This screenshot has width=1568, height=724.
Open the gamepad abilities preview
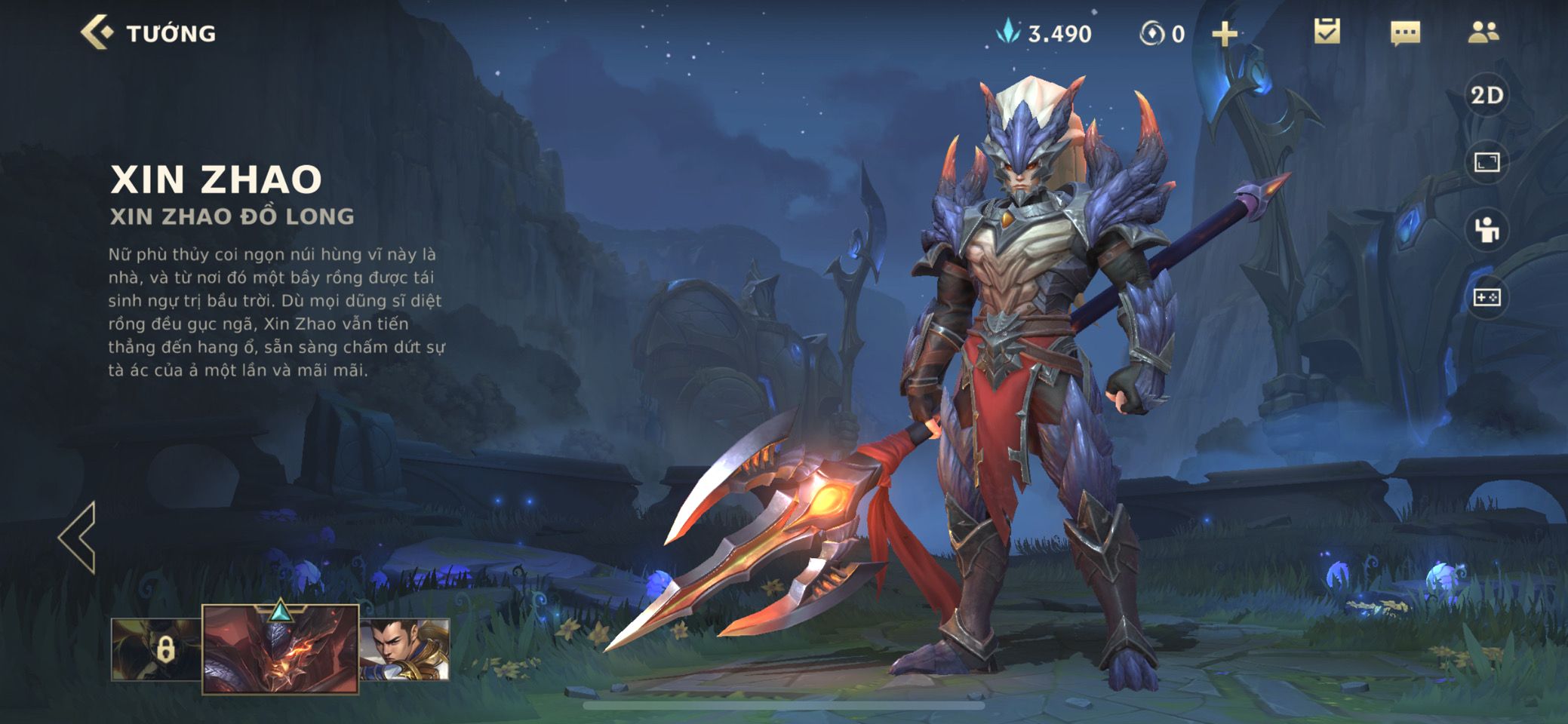[1487, 298]
